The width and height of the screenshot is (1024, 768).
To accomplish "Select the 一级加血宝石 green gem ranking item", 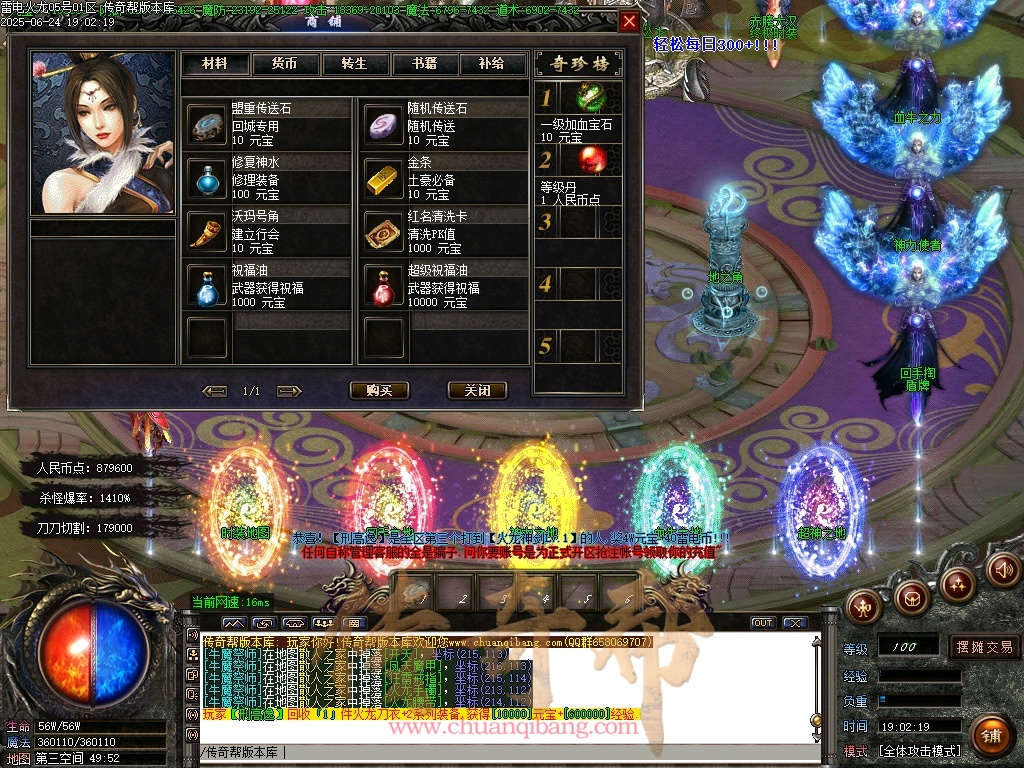I will [593, 98].
